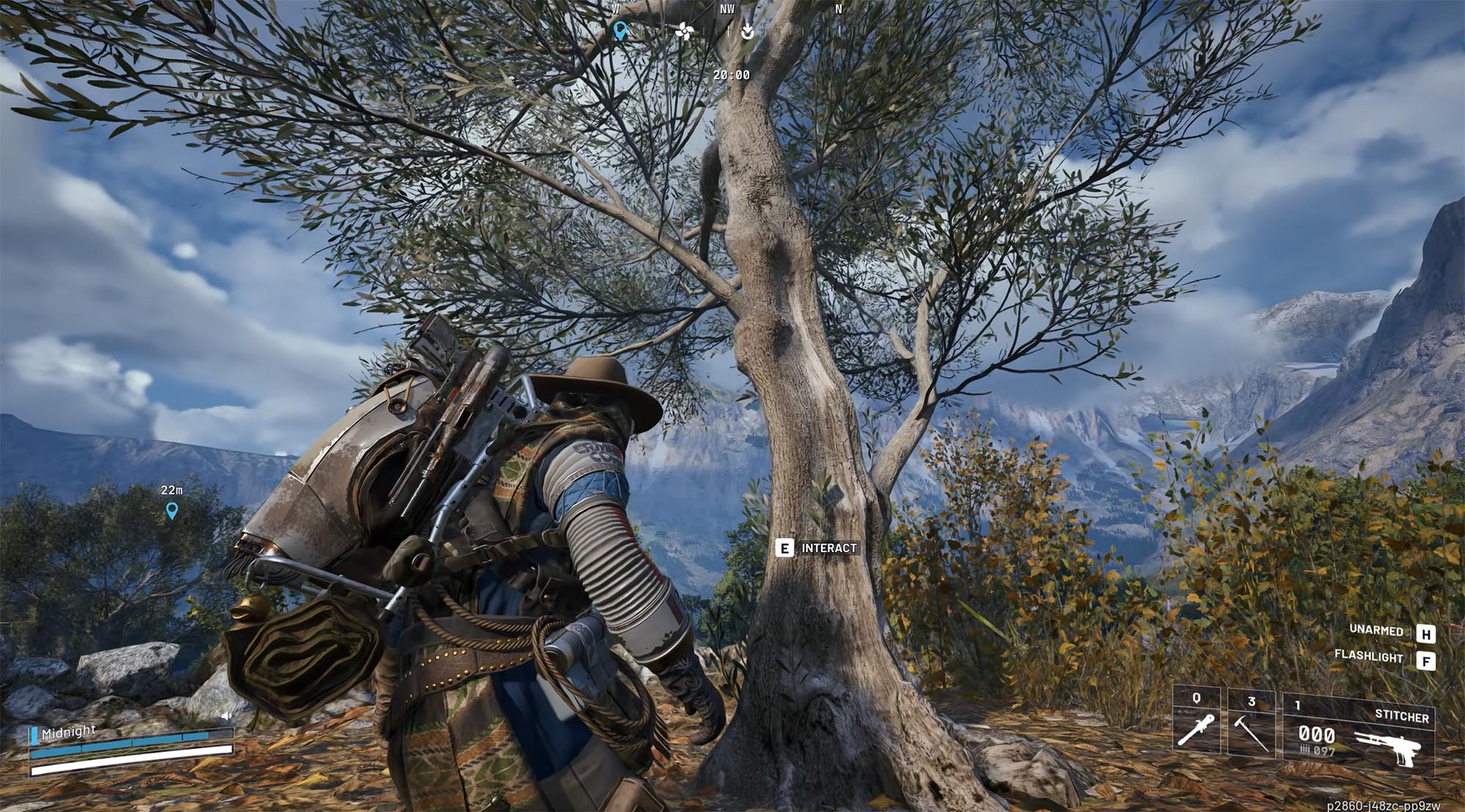Select the torch tool slot

(x=1196, y=727)
